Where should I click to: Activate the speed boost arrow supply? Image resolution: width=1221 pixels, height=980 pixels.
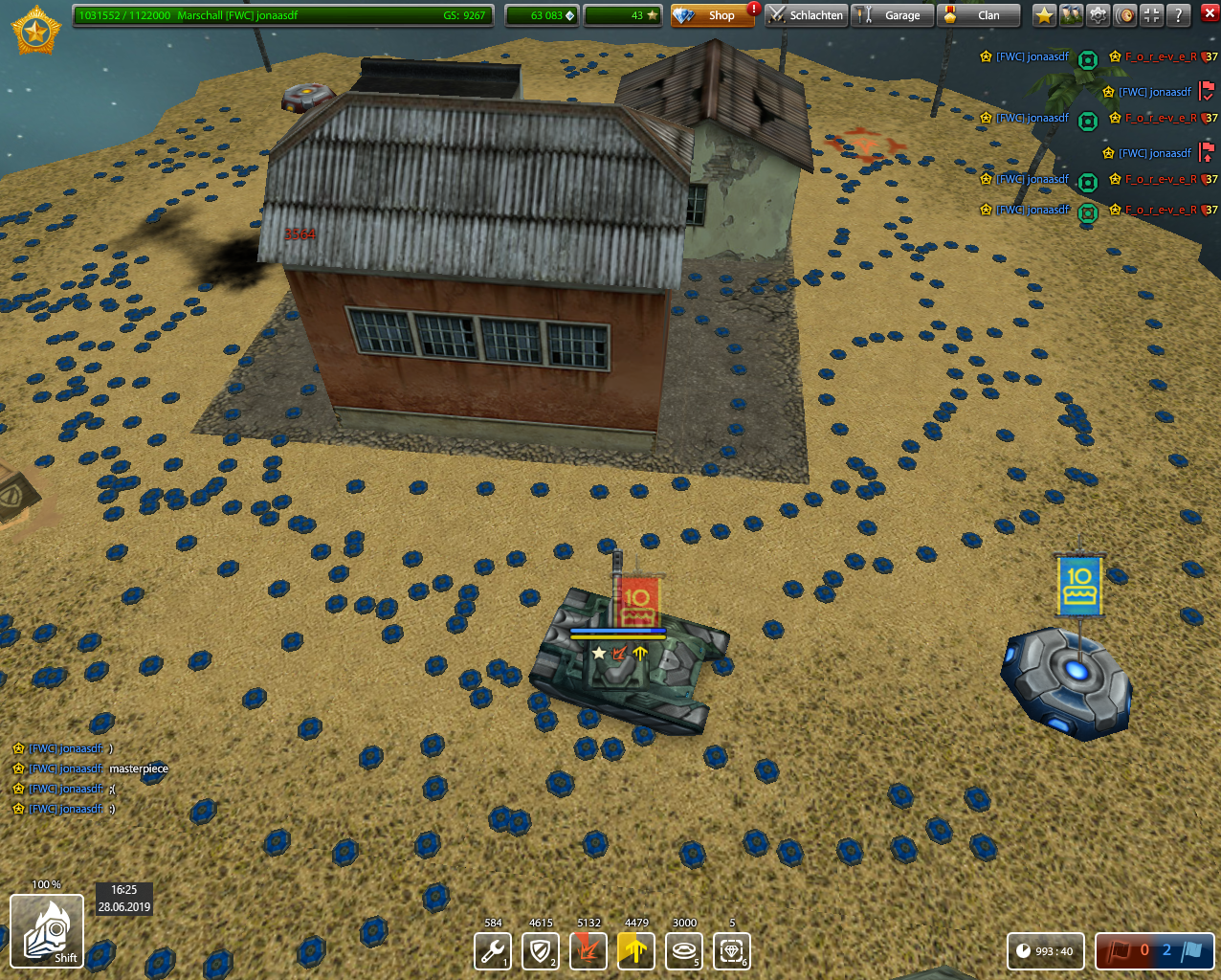point(636,951)
